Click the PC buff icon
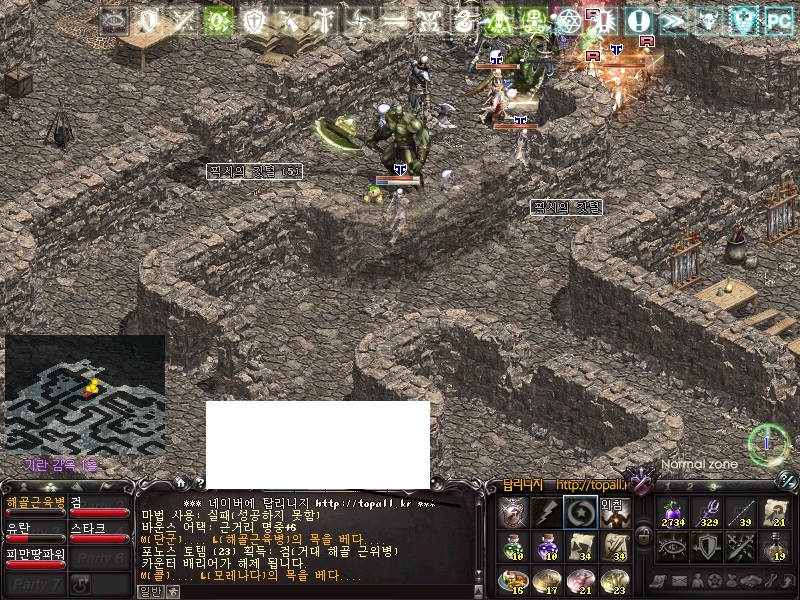This screenshot has width=800, height=600. tap(778, 20)
